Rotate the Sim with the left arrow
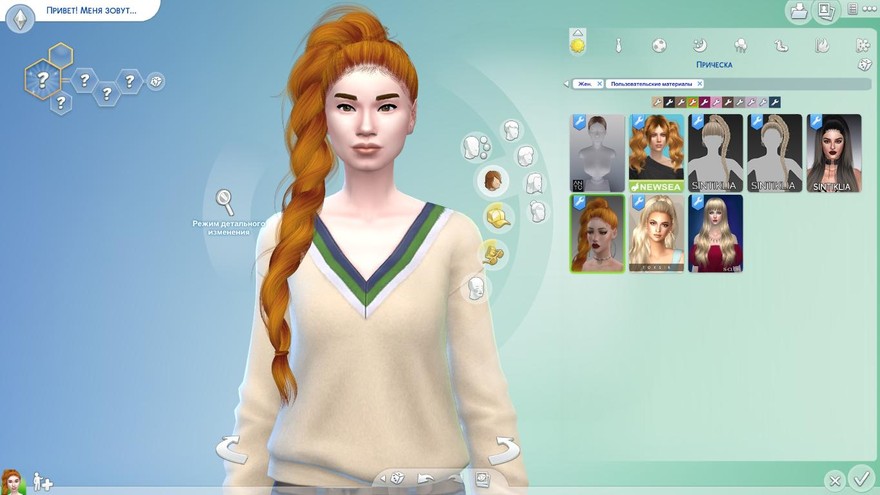The image size is (880, 495). [232, 449]
